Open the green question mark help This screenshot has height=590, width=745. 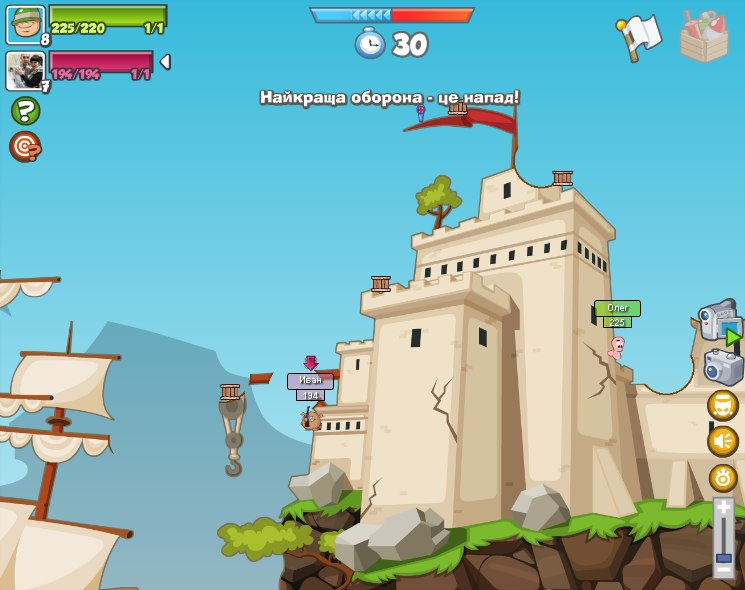[25, 110]
